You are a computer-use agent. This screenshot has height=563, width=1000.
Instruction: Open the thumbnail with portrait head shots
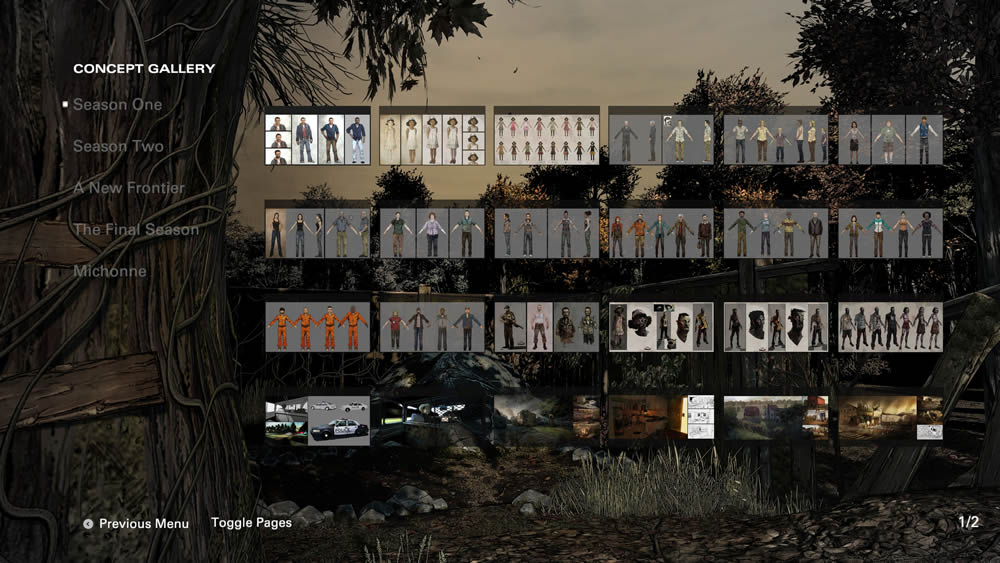point(317,139)
